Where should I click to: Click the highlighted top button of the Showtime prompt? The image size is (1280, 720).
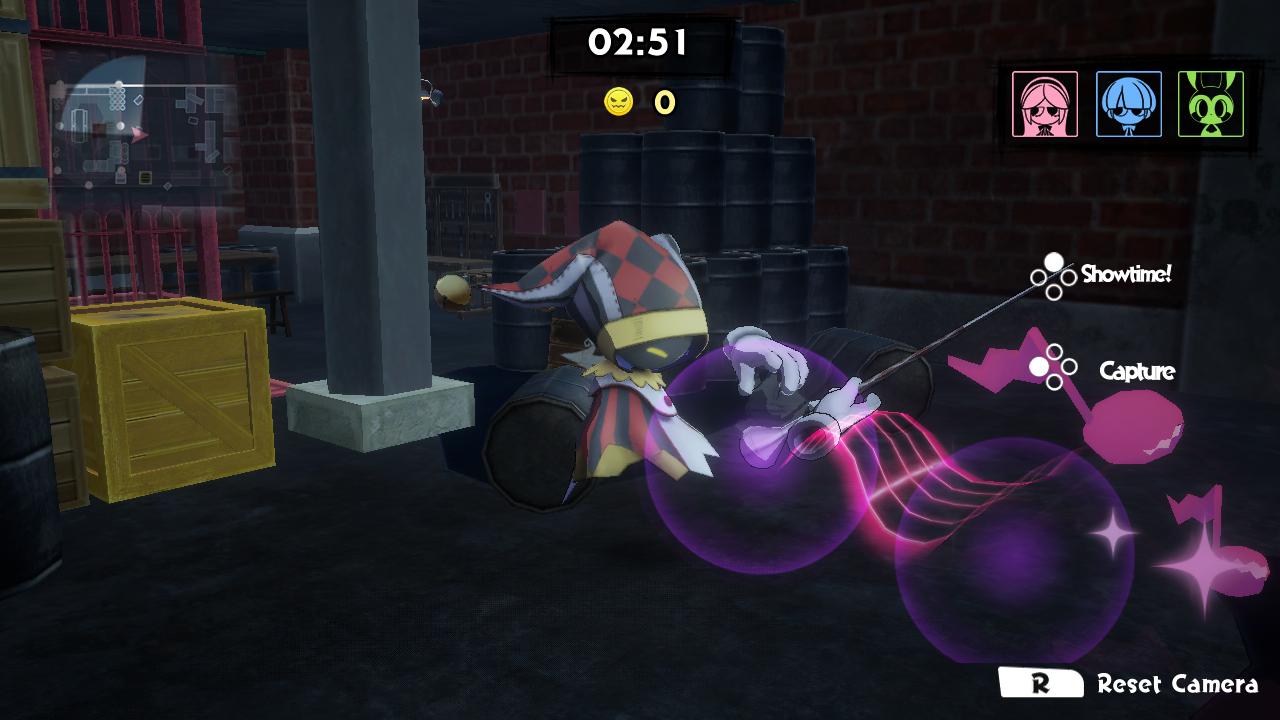[x=1054, y=264]
